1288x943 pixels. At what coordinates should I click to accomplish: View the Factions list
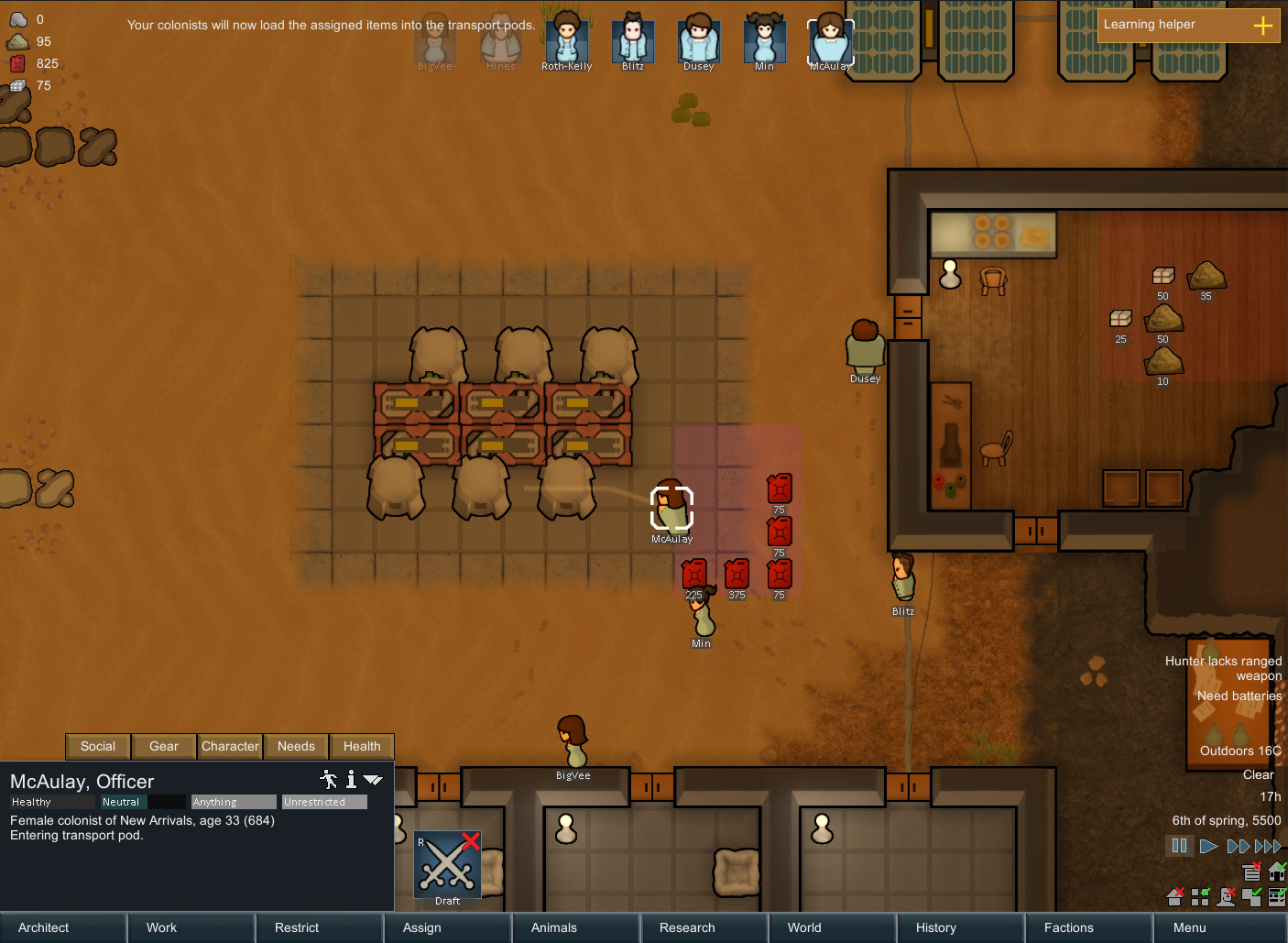click(1088, 927)
